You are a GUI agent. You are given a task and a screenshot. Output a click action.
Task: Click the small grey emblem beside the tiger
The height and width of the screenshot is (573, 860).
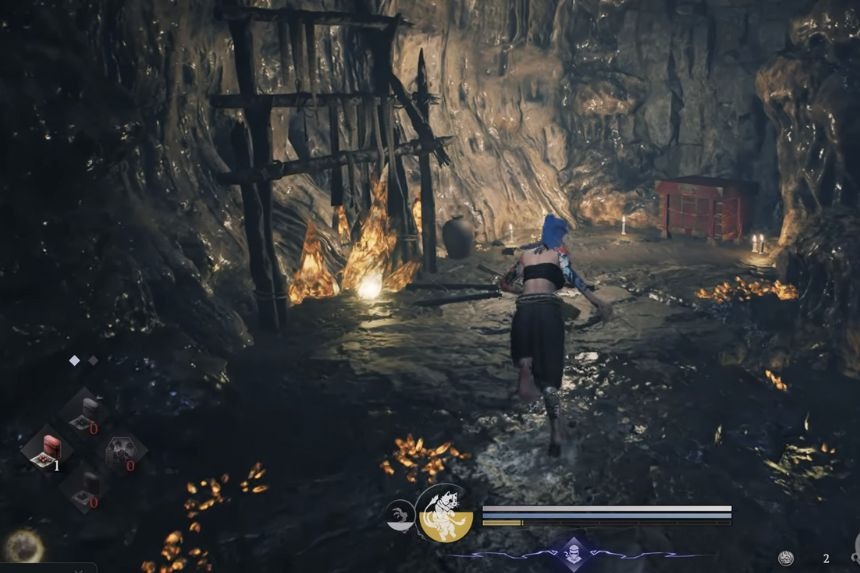399,515
